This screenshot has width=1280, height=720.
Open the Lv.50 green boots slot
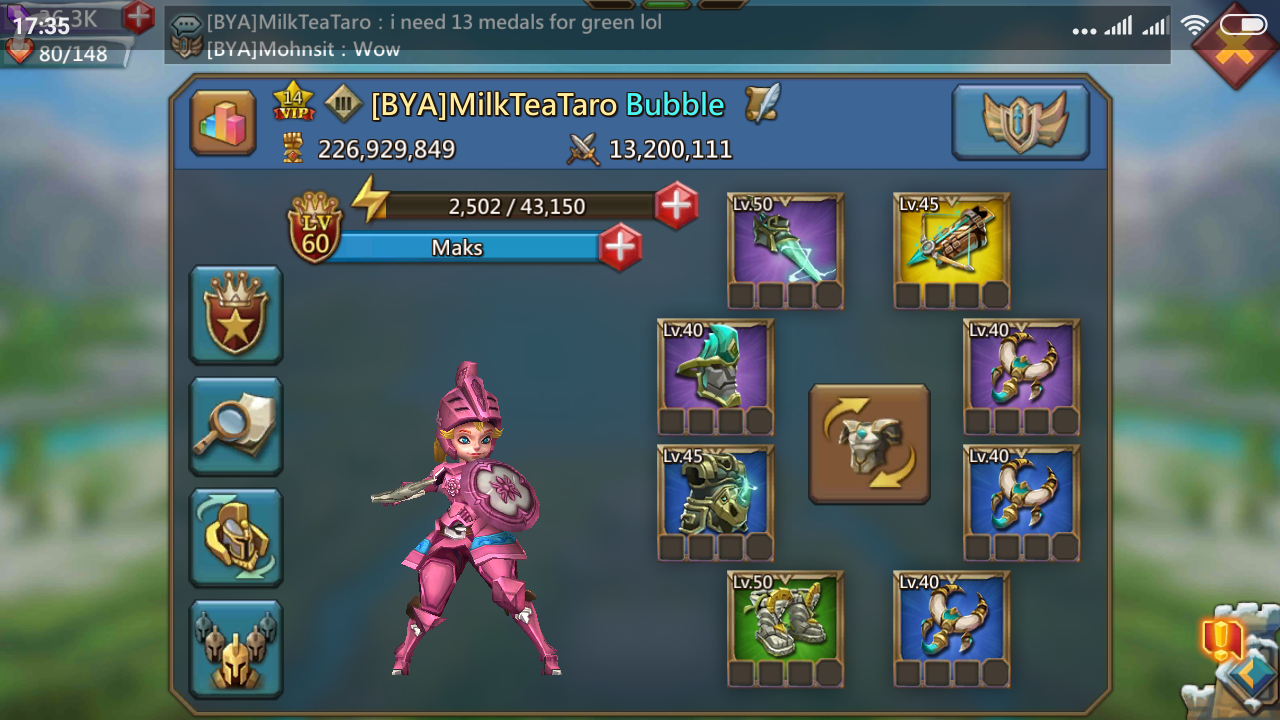(x=785, y=620)
